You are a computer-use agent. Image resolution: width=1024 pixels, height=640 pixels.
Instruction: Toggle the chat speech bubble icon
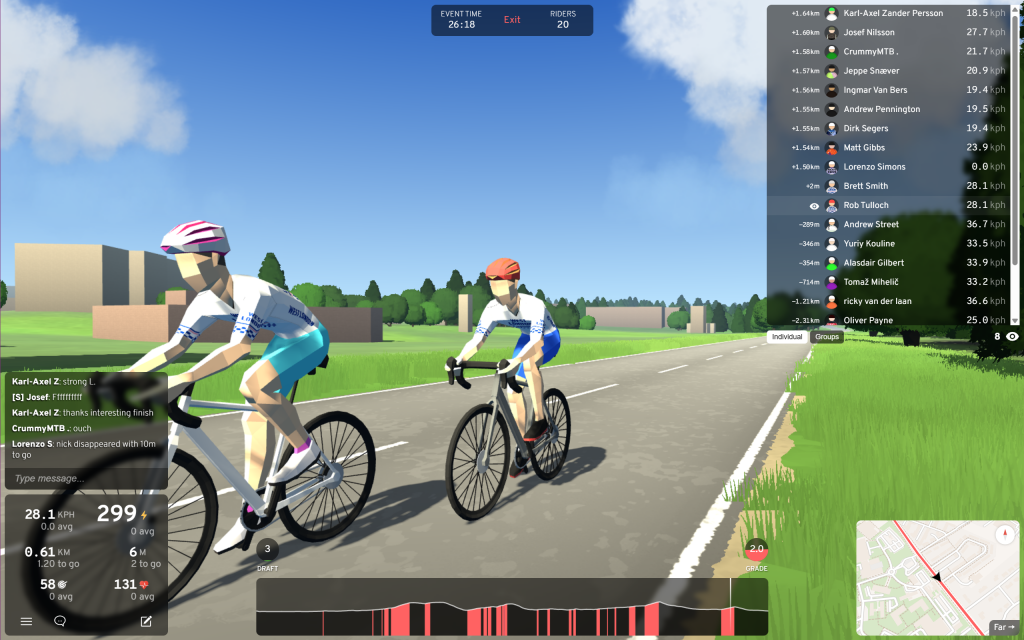pos(60,621)
